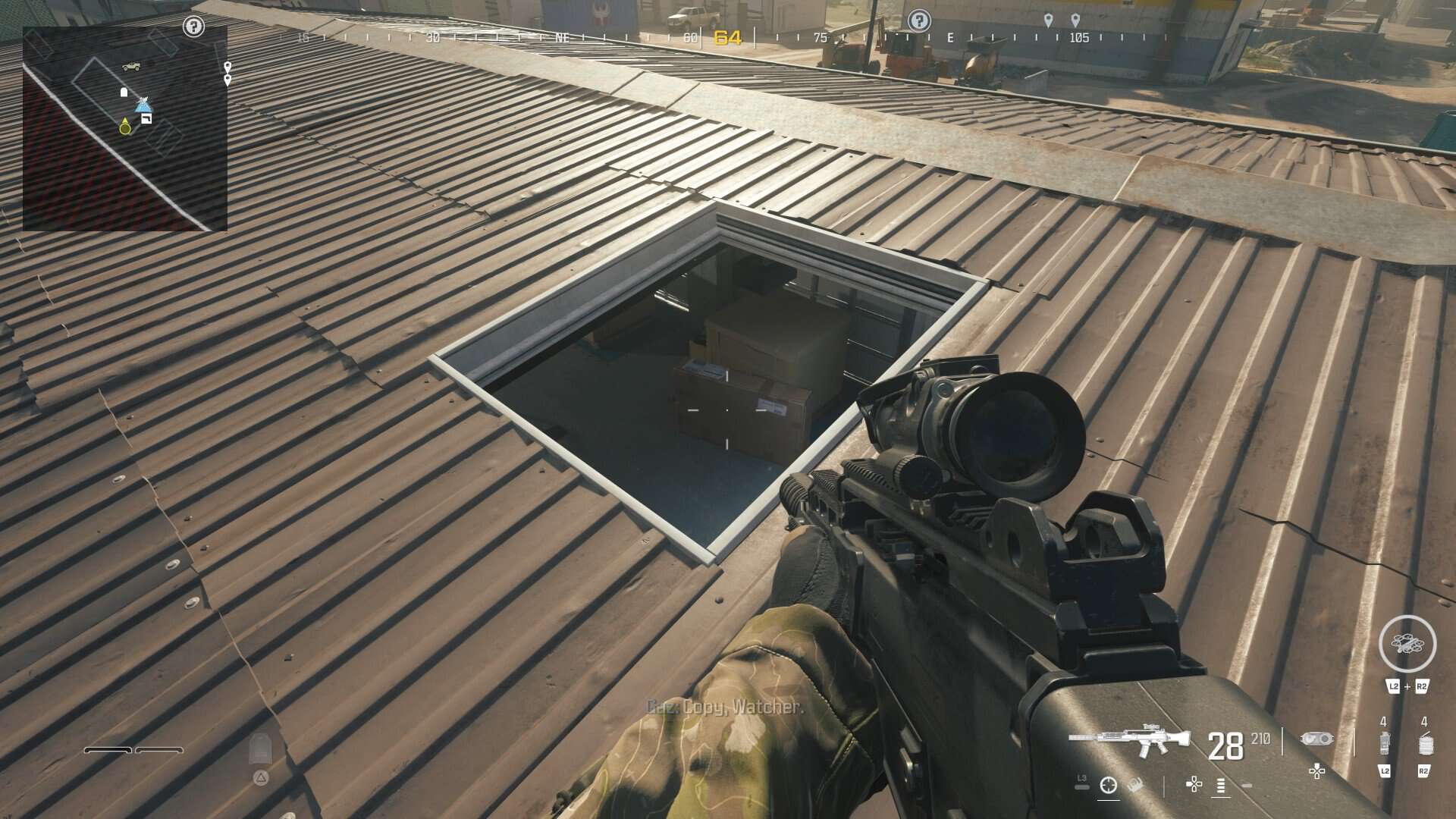
Task: Click the NVG goggles equipment icon
Action: tap(1317, 739)
